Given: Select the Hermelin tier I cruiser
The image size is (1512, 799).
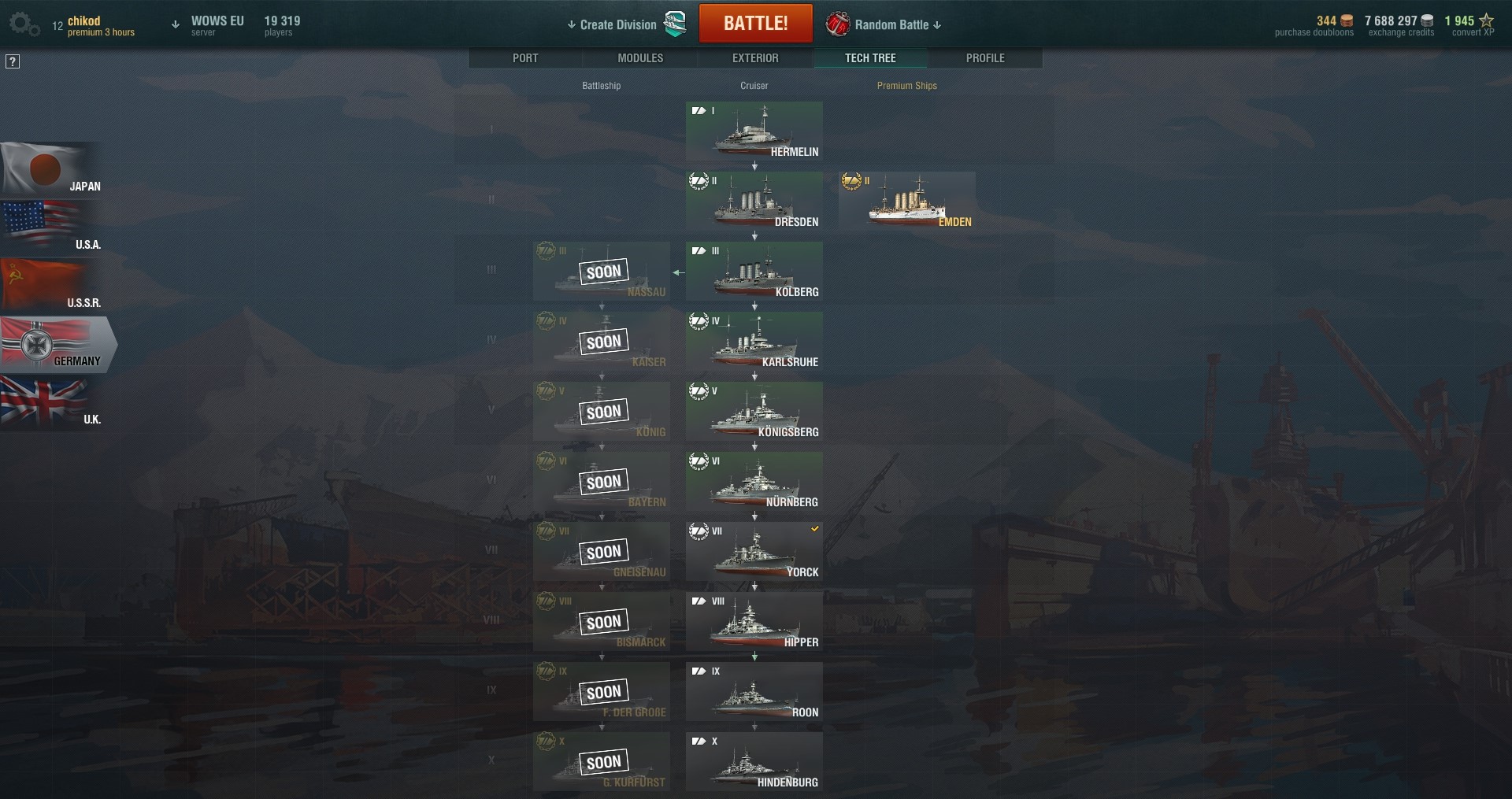Looking at the screenshot, I should (754, 131).
